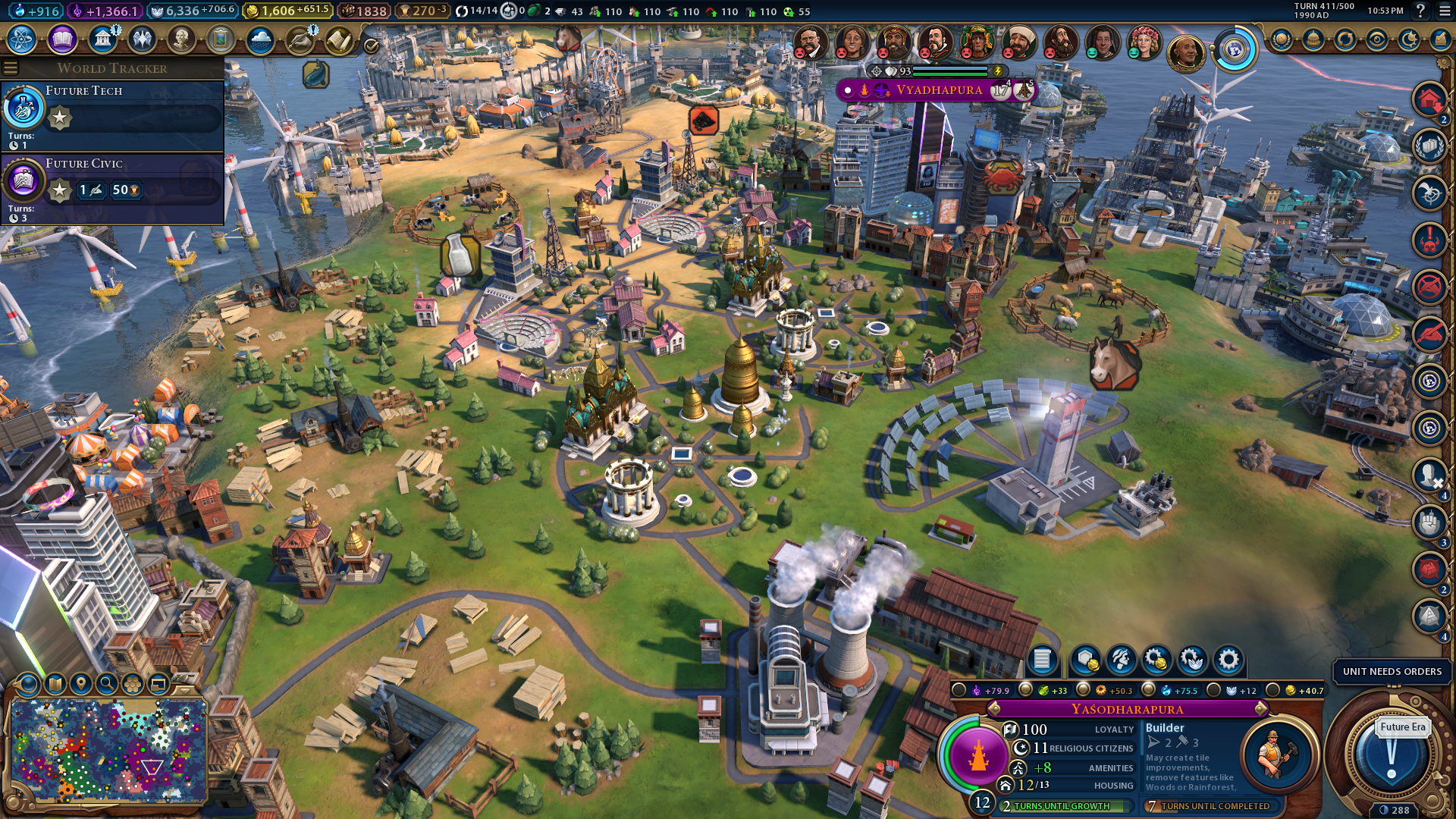Open the manage citizens head icon
1456x819 pixels.
pos(1120,660)
